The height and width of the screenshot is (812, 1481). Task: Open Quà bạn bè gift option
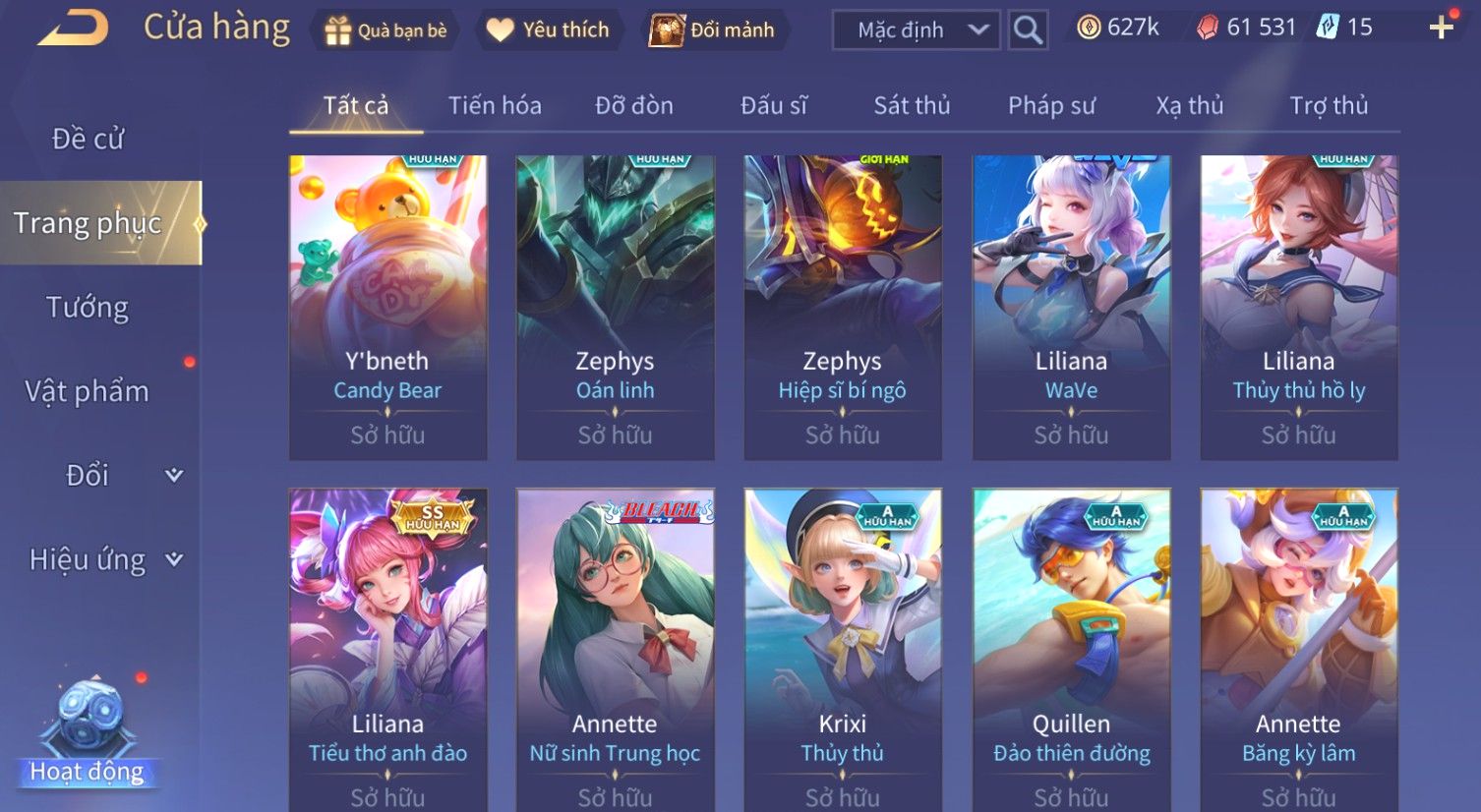(x=385, y=30)
